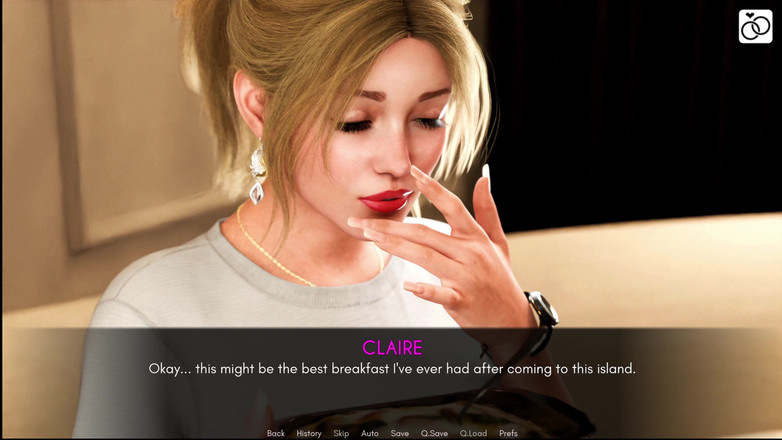The image size is (782, 440).
Task: Open the dialogue History log
Action: pos(308,433)
